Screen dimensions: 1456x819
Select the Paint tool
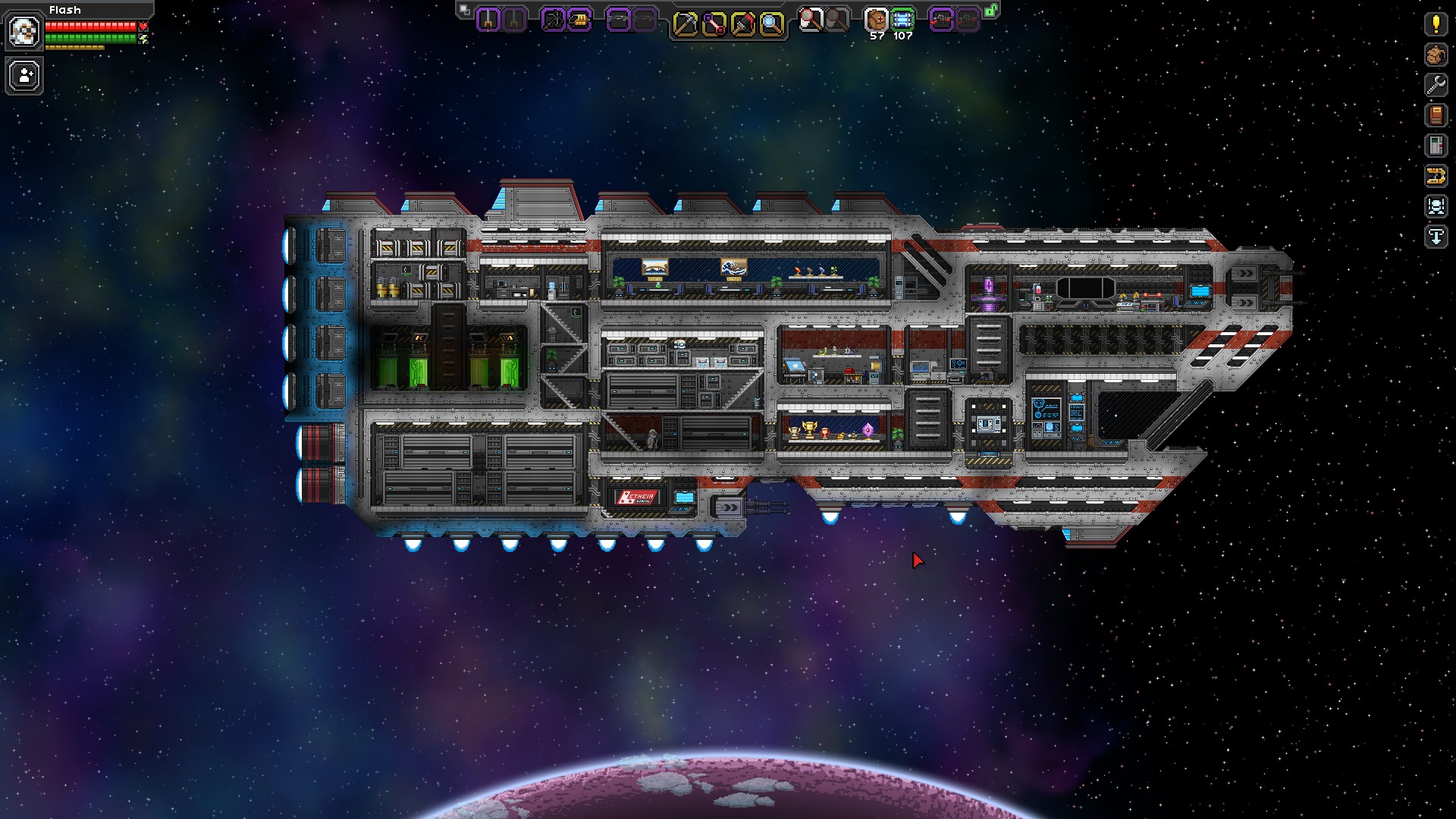tap(742, 21)
